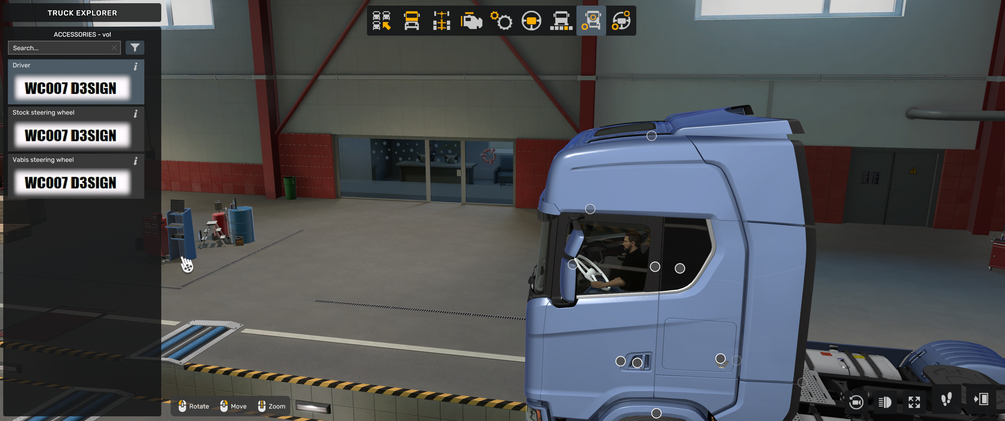Image resolution: width=1005 pixels, height=421 pixels.
Task: Open the transmission gears category
Action: pos(501,21)
